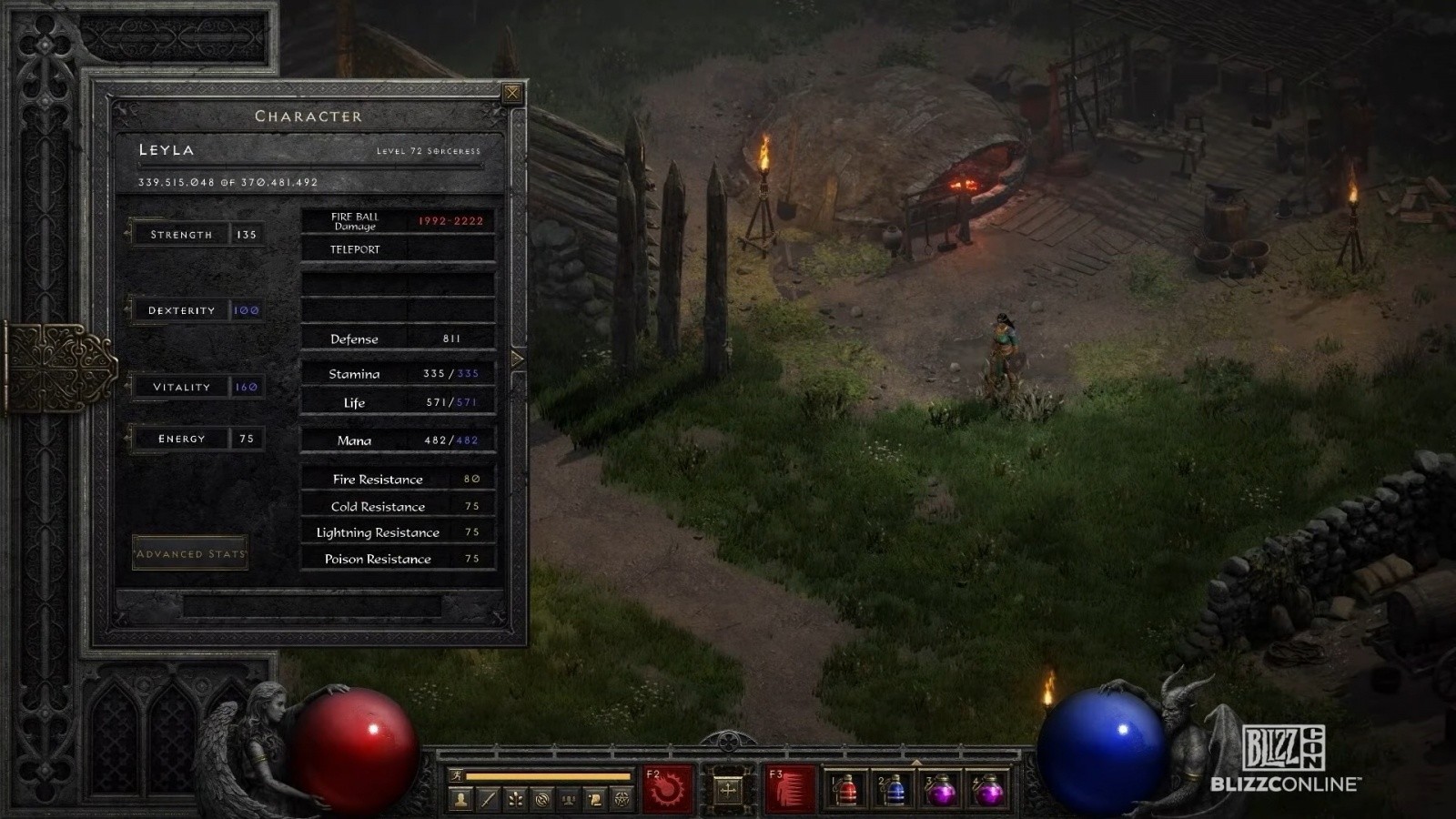This screenshot has width=1456, height=819.
Task: Click the Energy attribute button
Action: 181,439
